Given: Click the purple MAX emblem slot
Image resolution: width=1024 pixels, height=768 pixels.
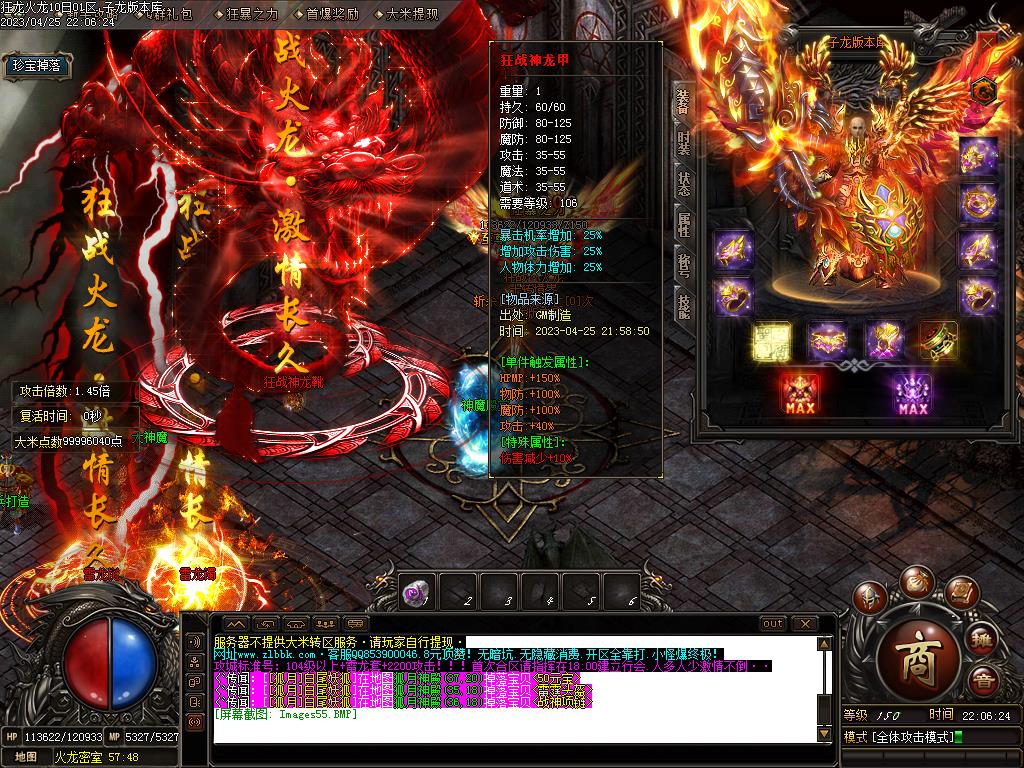Looking at the screenshot, I should 913,393.
